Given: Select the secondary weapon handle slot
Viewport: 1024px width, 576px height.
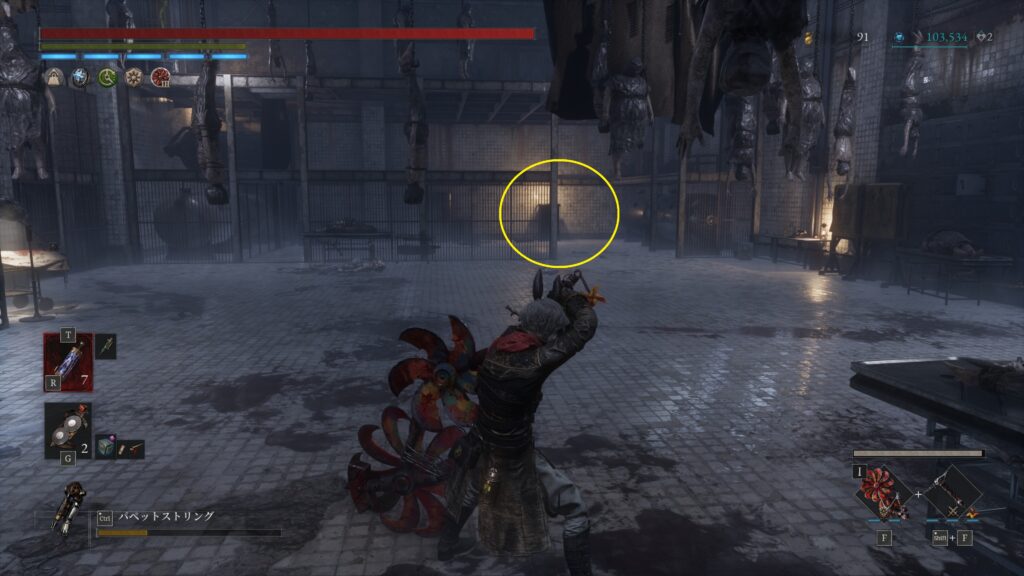Looking at the screenshot, I should (952, 494).
